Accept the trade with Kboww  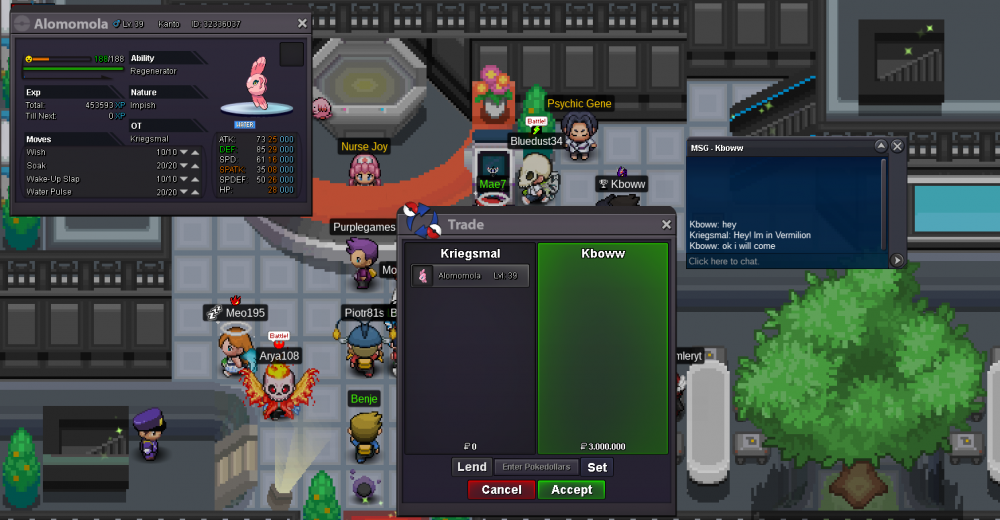[571, 490]
